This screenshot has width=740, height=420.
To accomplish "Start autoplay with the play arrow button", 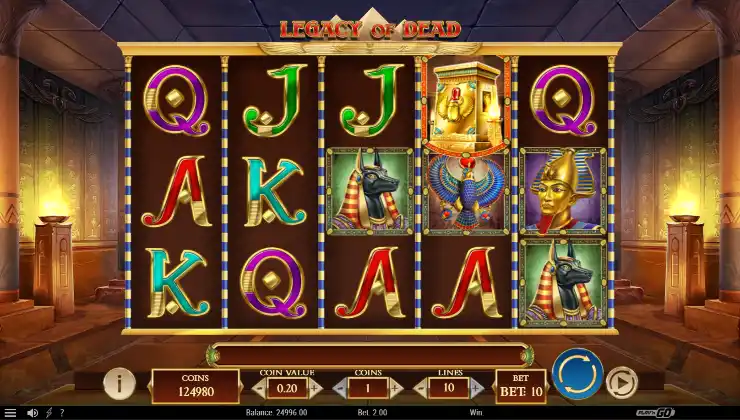I will tap(622, 383).
